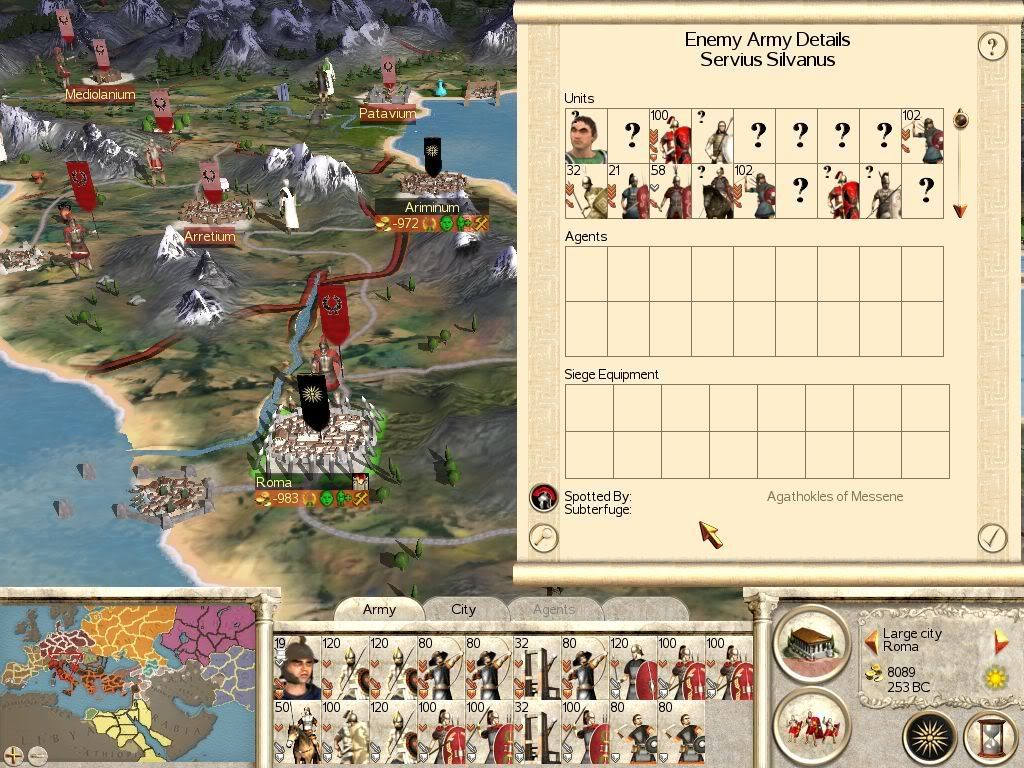1024x768 pixels.
Task: Confirm and close the army details scroll
Action: [991, 537]
